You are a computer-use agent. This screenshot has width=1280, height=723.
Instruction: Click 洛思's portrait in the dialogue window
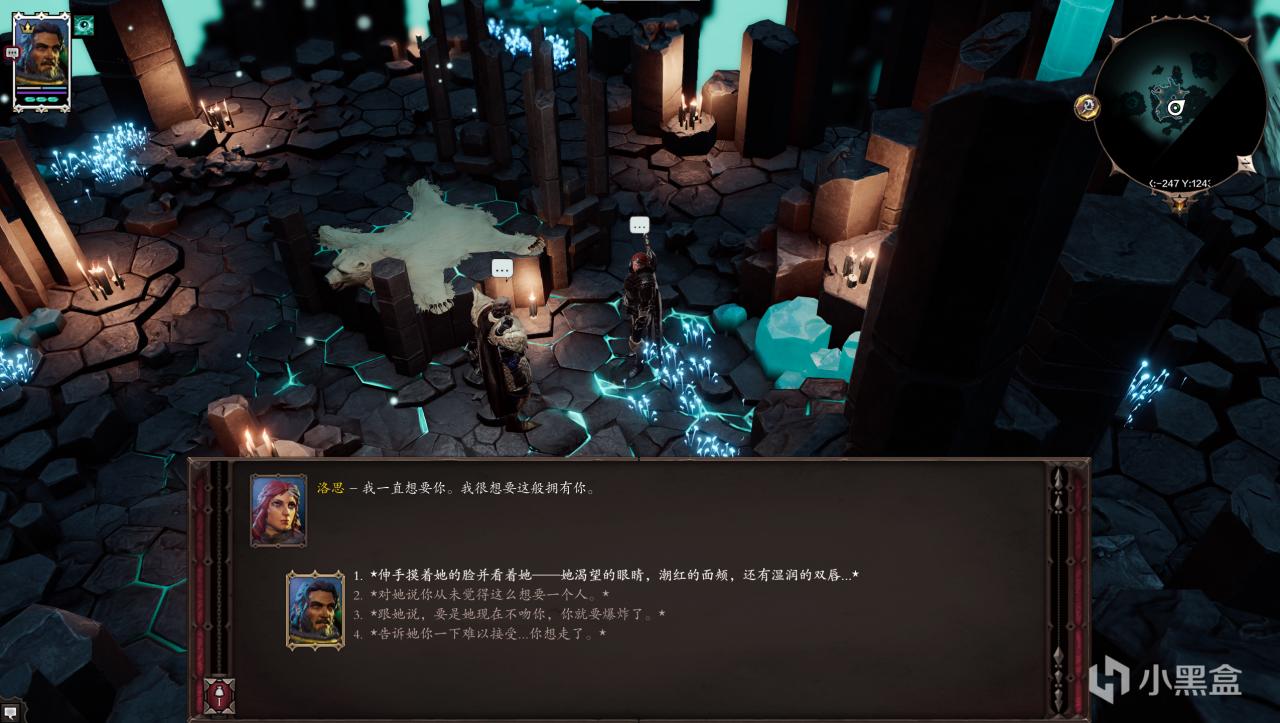(x=278, y=512)
